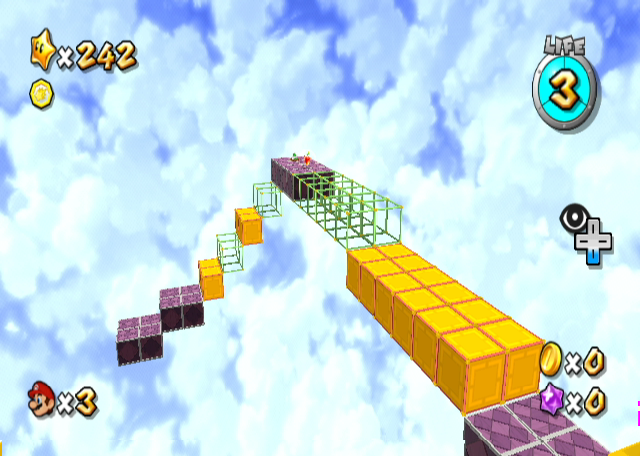Select the gold coin icon
The width and height of the screenshot is (640, 456).
550,359
